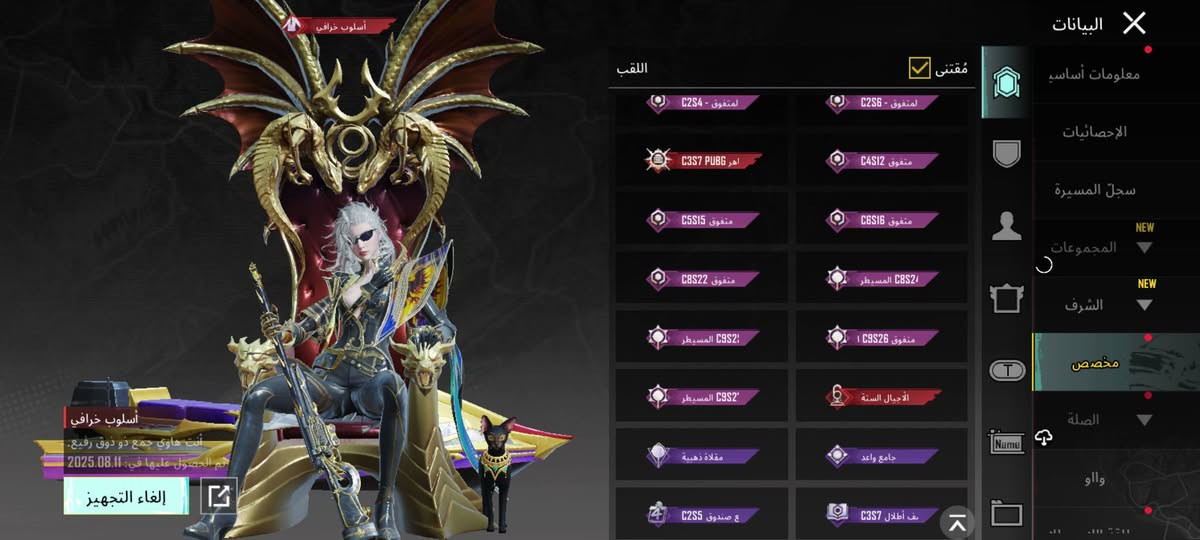
Task: Tap the share icon beside the unequip button
Action: click(x=219, y=496)
